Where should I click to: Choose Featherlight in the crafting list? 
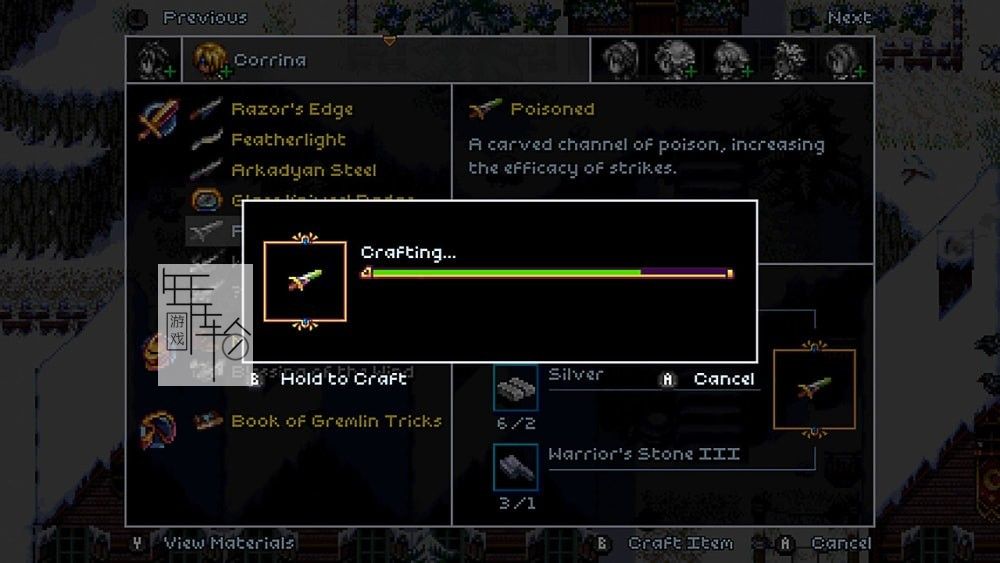pyautogui.click(x=288, y=140)
